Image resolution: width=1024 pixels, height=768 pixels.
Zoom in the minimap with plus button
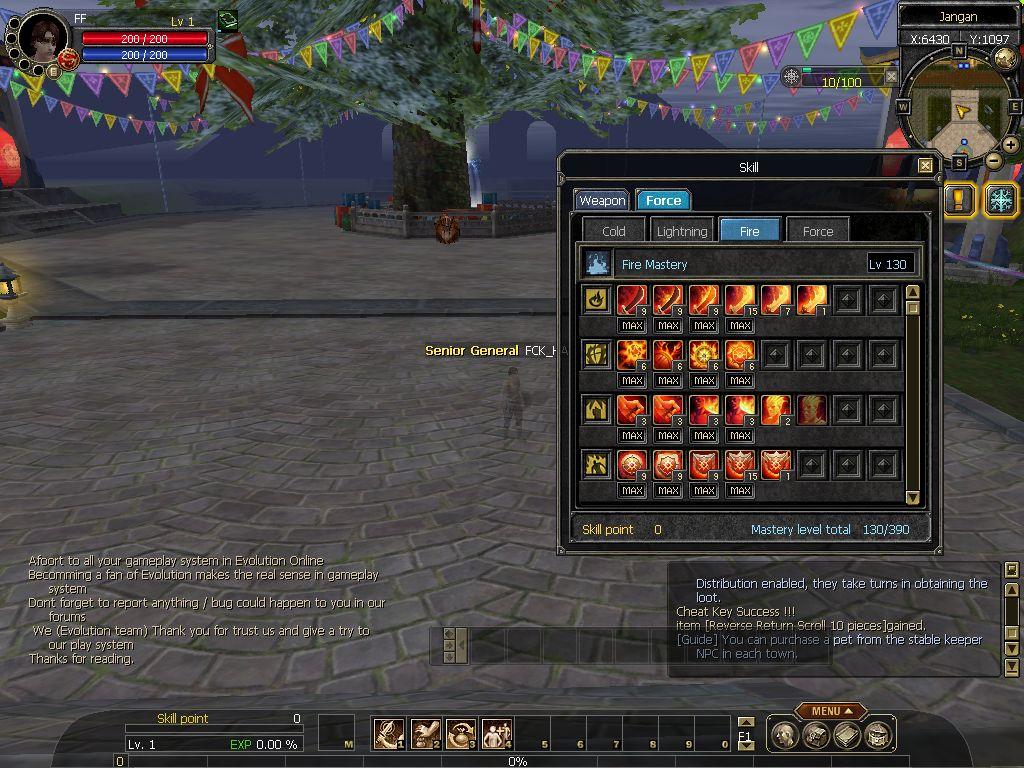click(1011, 145)
